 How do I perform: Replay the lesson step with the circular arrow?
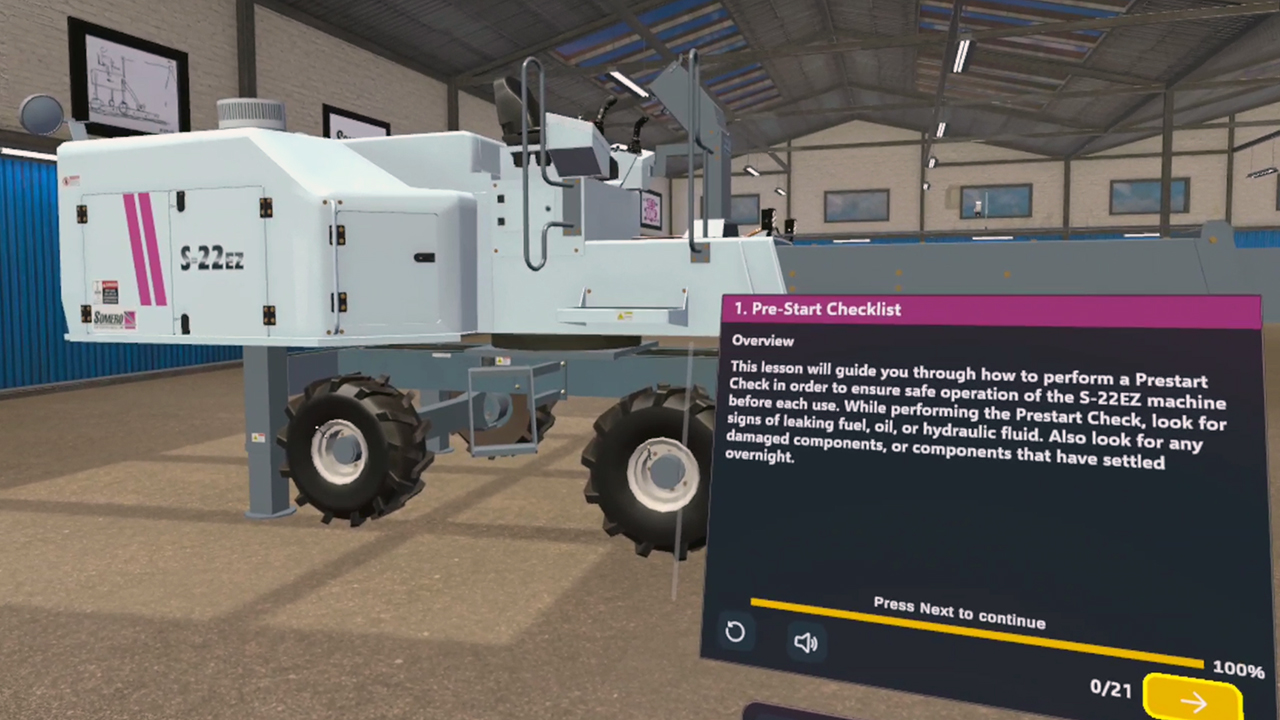[735, 632]
